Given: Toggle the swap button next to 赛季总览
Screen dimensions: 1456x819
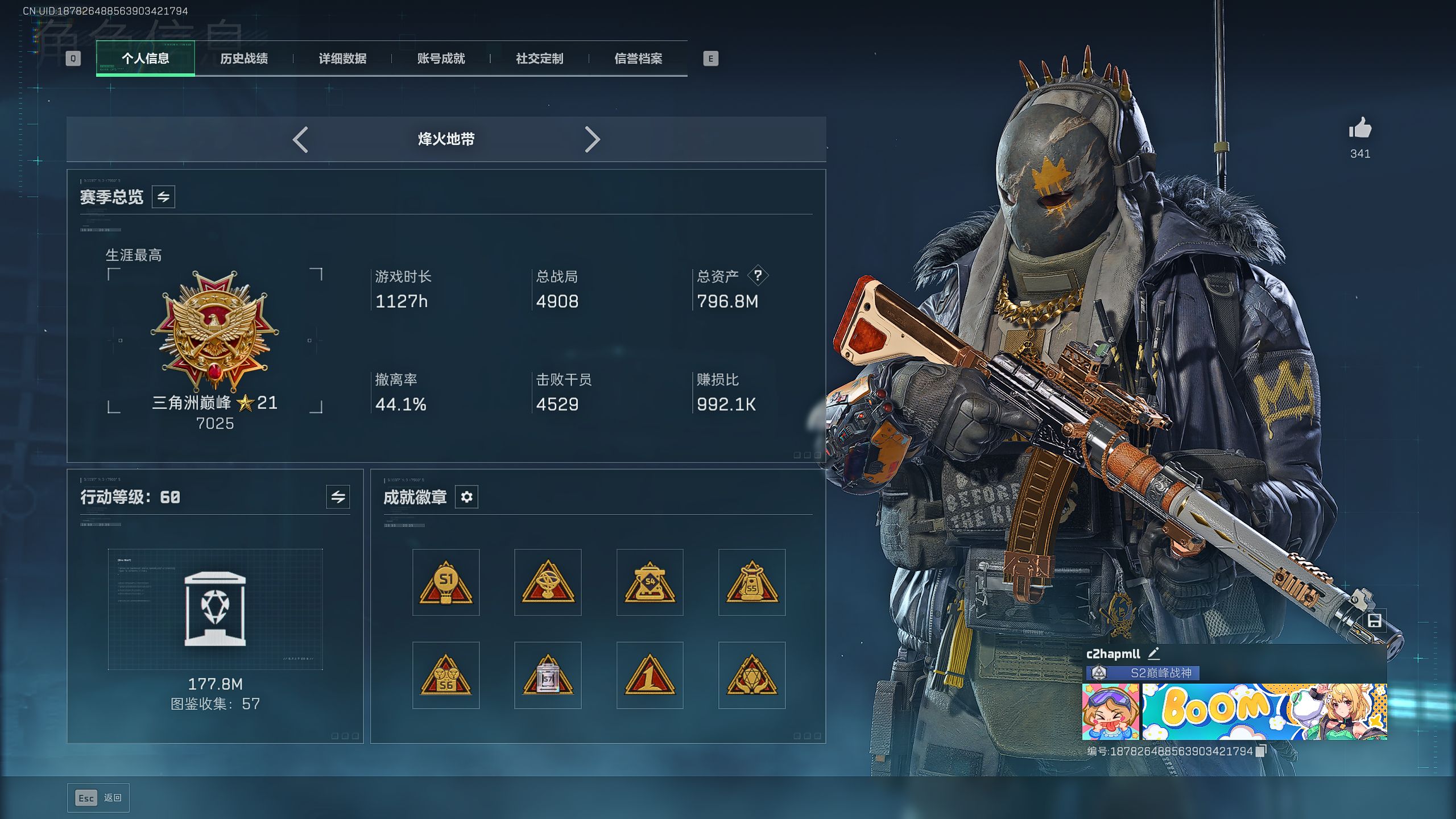Looking at the screenshot, I should pos(163,197).
